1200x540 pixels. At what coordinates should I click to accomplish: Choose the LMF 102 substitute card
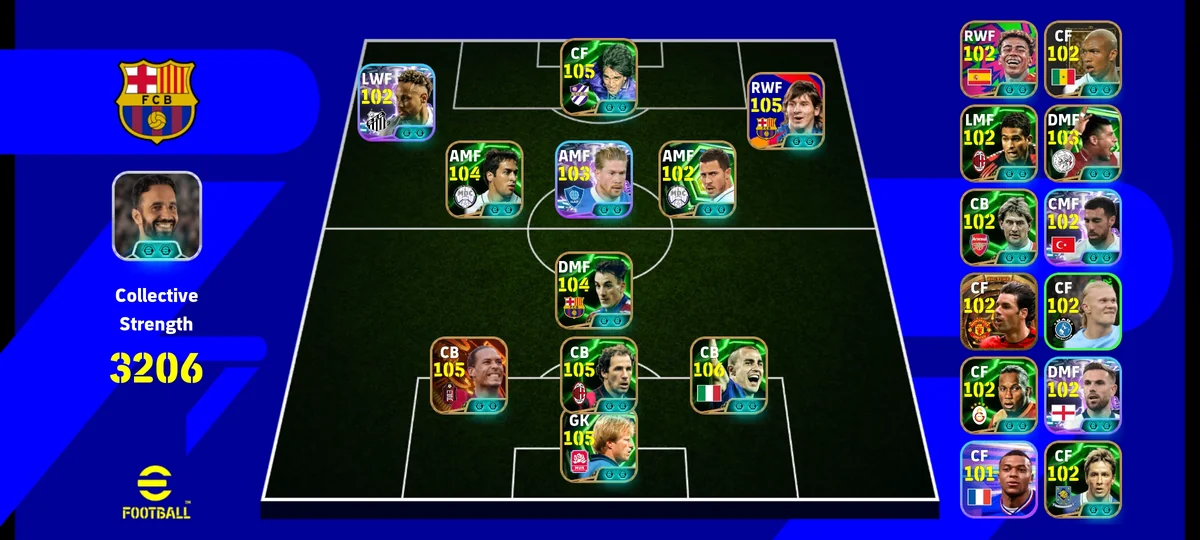click(999, 144)
